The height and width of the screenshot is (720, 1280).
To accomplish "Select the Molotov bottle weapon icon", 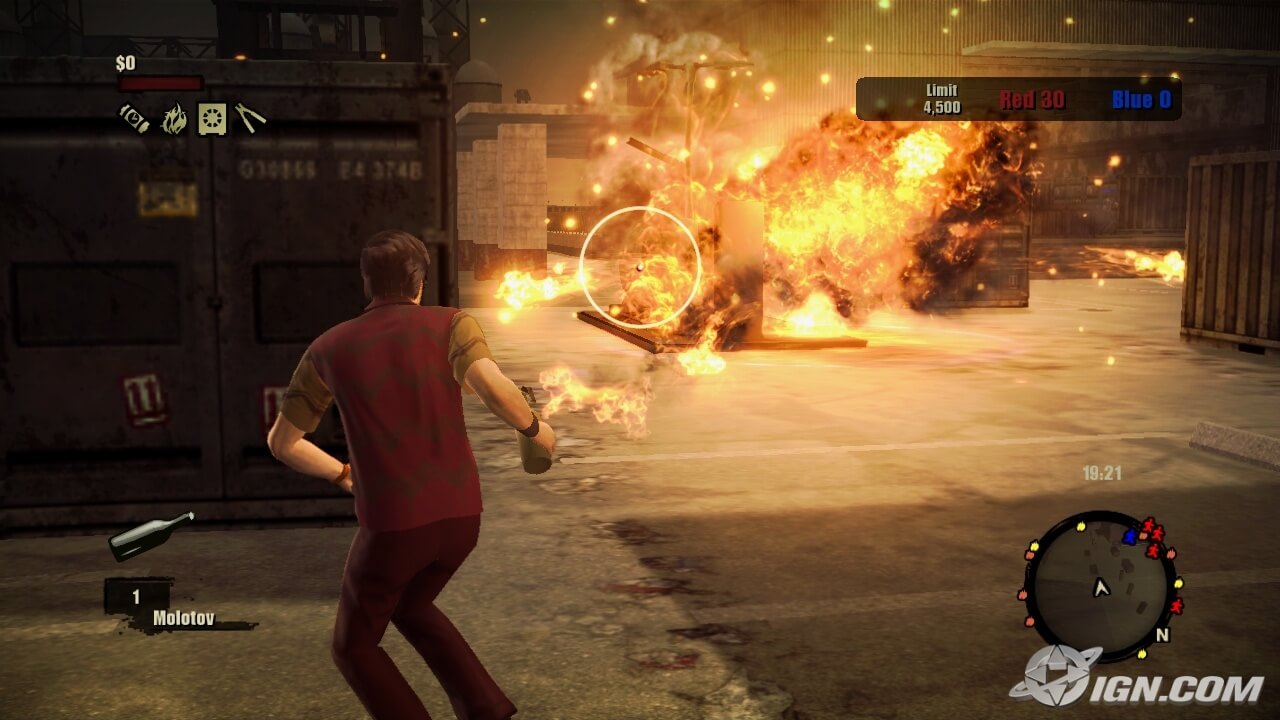I will point(151,535).
